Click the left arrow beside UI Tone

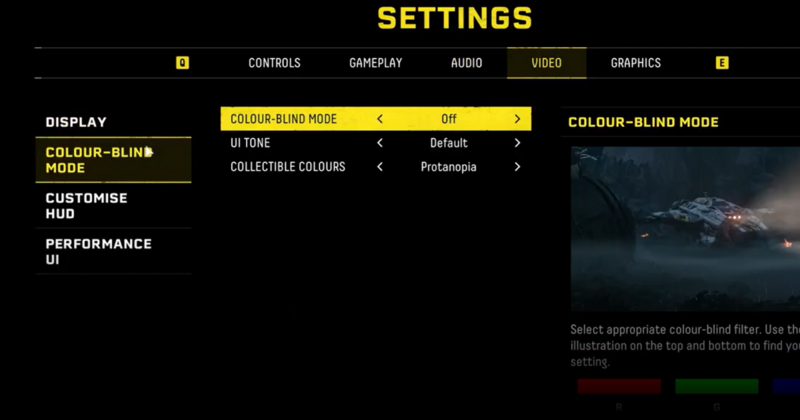[x=380, y=143]
